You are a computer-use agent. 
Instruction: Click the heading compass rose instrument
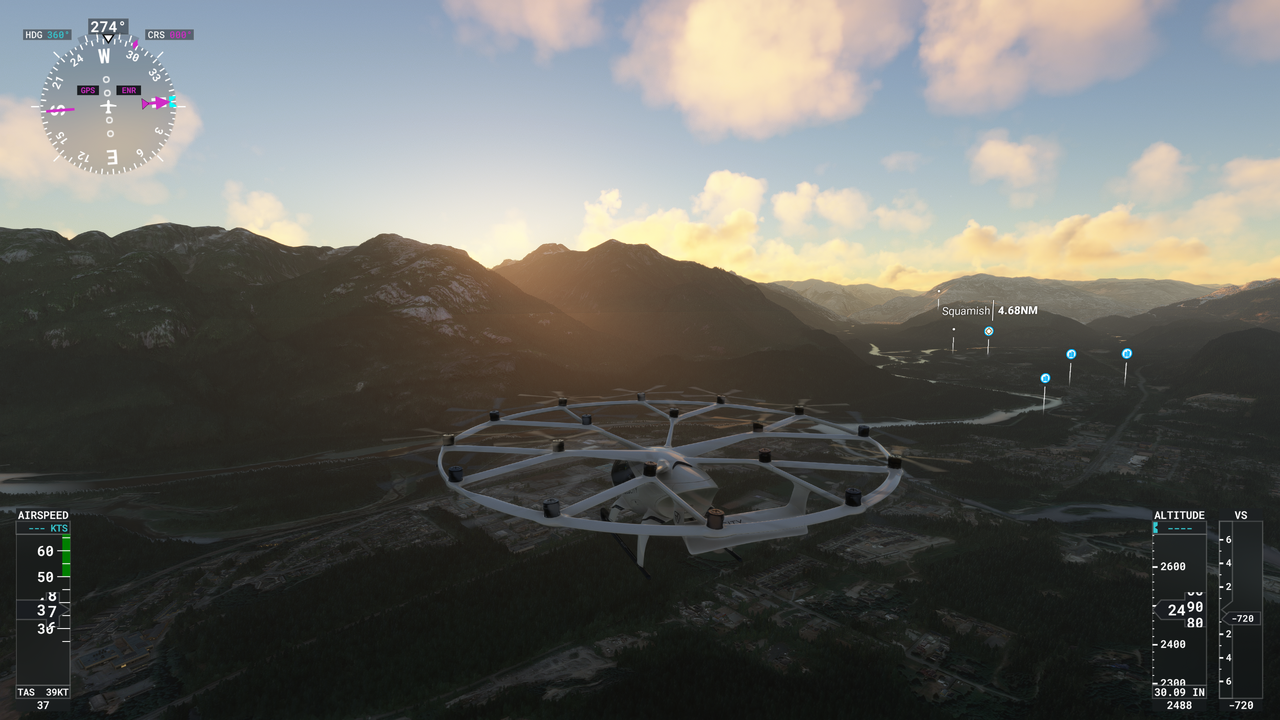[x=108, y=107]
